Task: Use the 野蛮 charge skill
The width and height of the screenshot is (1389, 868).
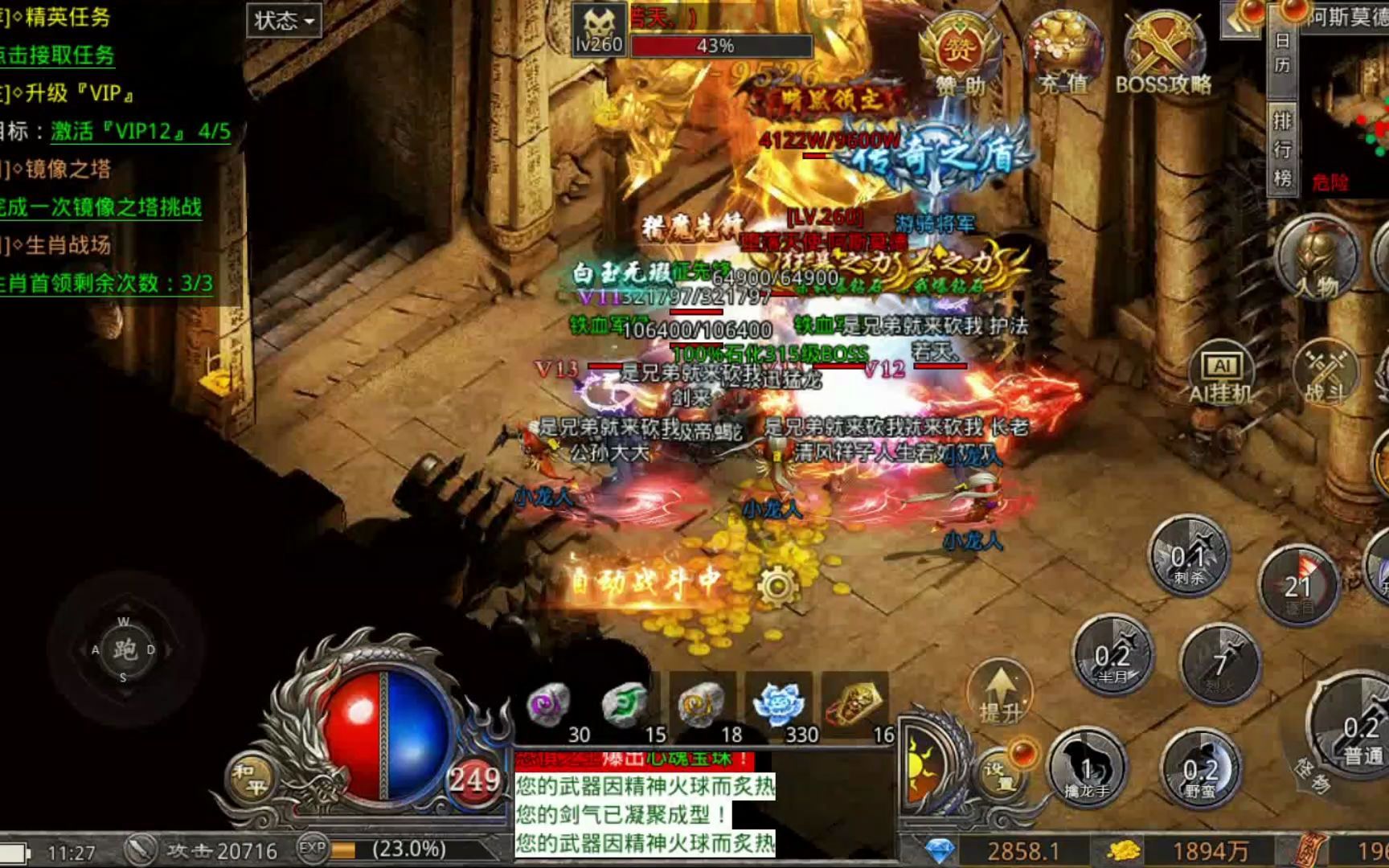Action: [x=1200, y=772]
